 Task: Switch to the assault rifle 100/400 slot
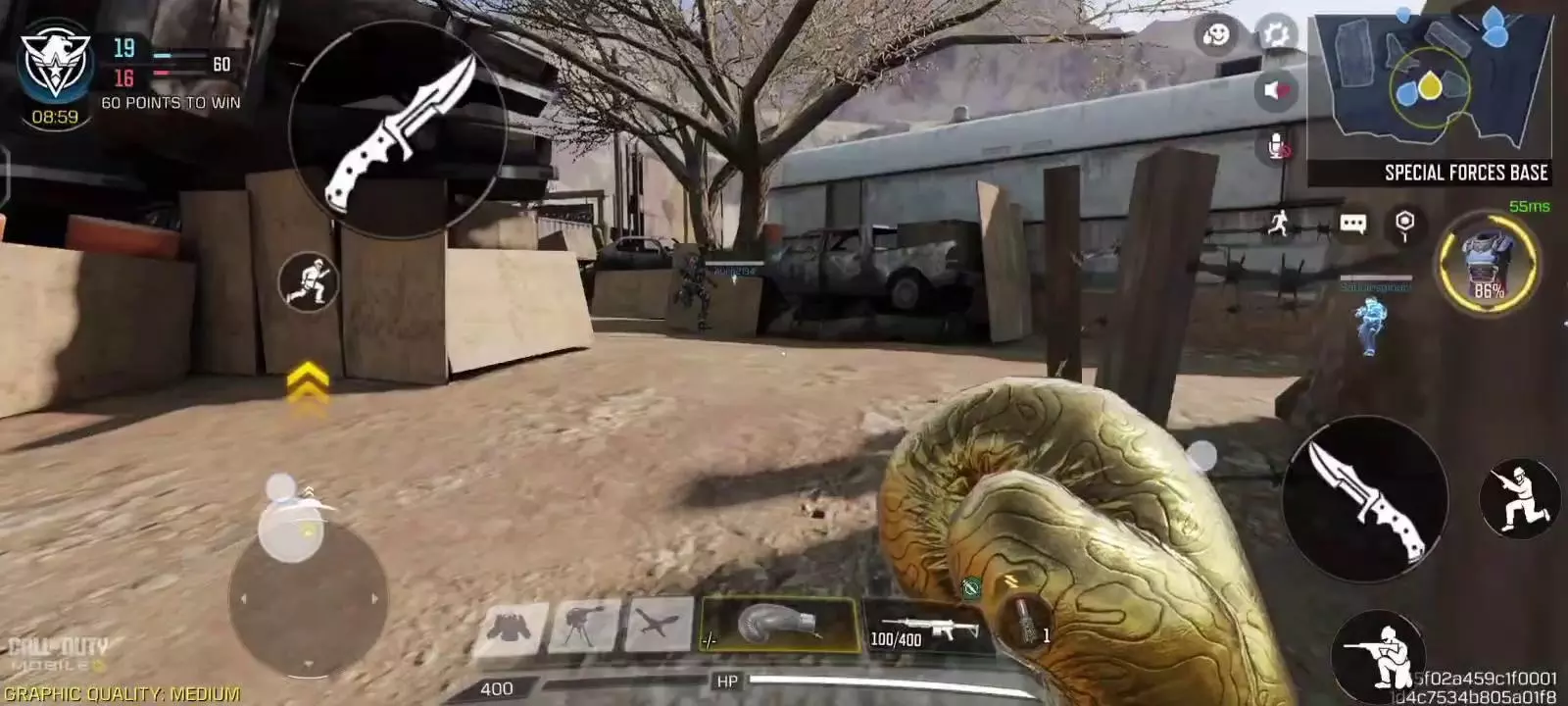tap(924, 626)
